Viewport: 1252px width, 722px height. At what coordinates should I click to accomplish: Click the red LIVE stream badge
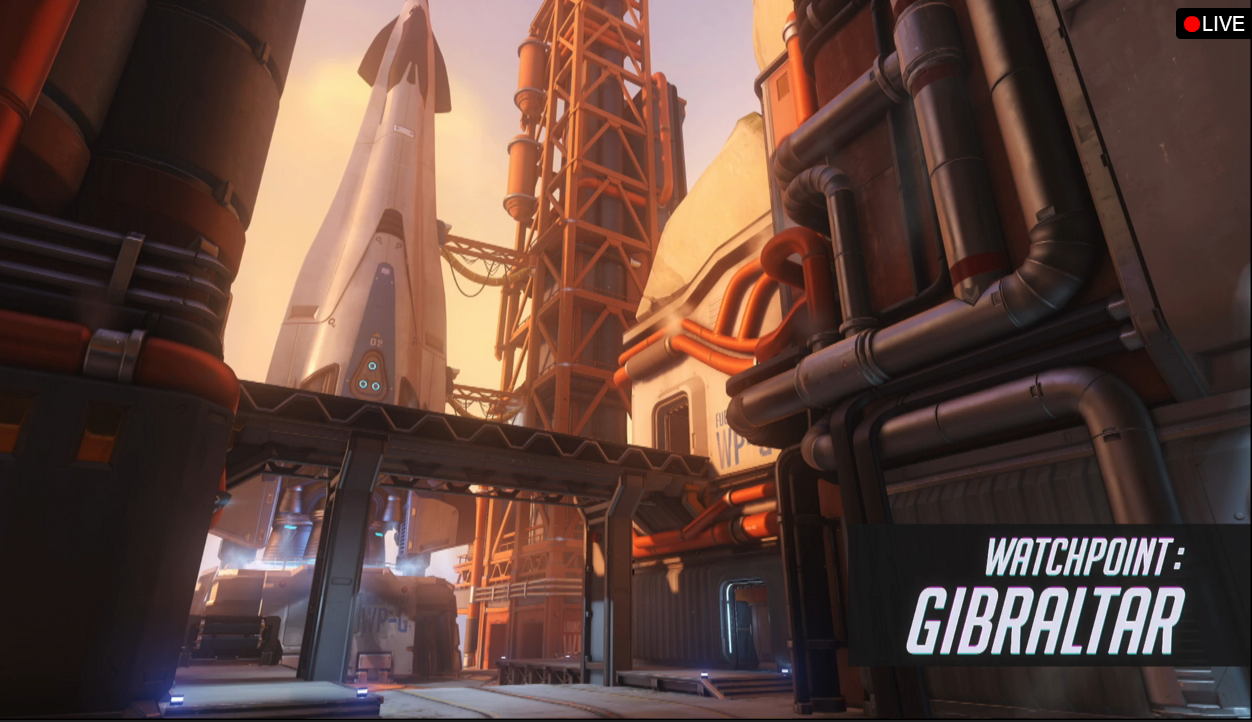(1213, 24)
